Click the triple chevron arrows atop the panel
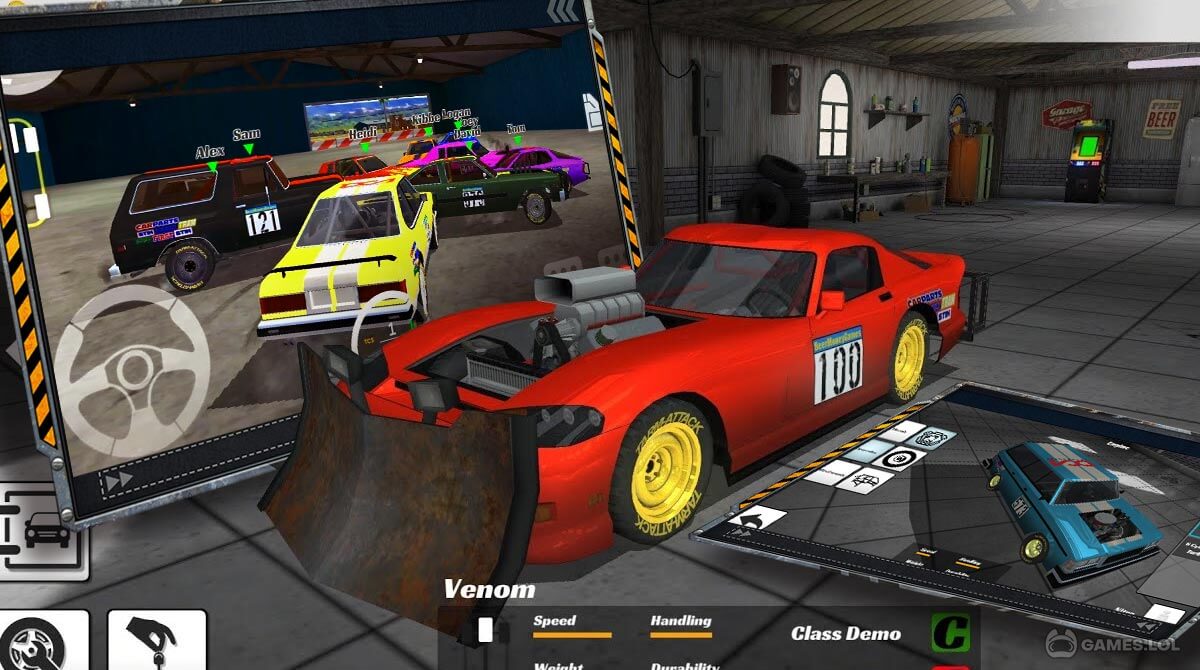1200x670 pixels. tap(562, 11)
